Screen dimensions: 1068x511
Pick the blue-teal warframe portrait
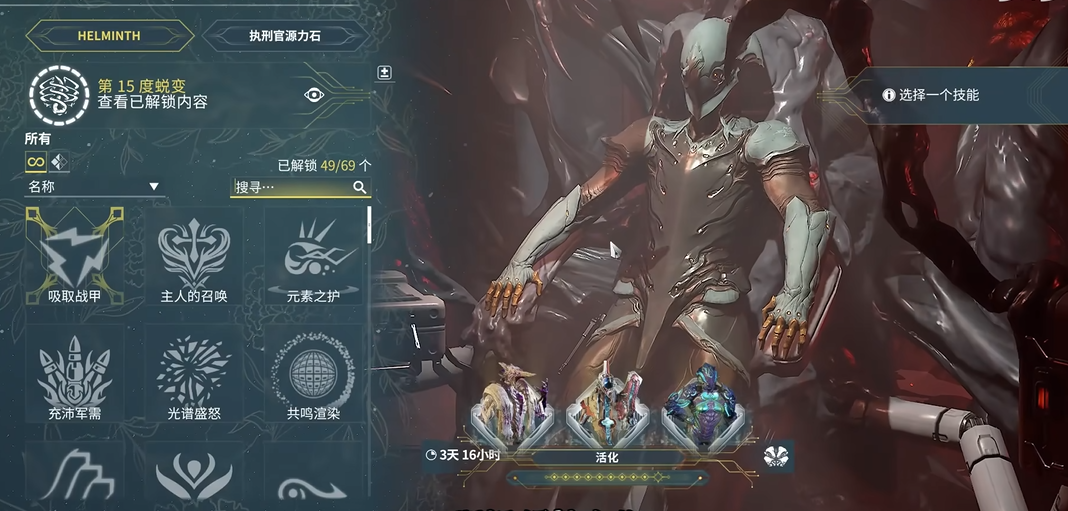point(700,410)
